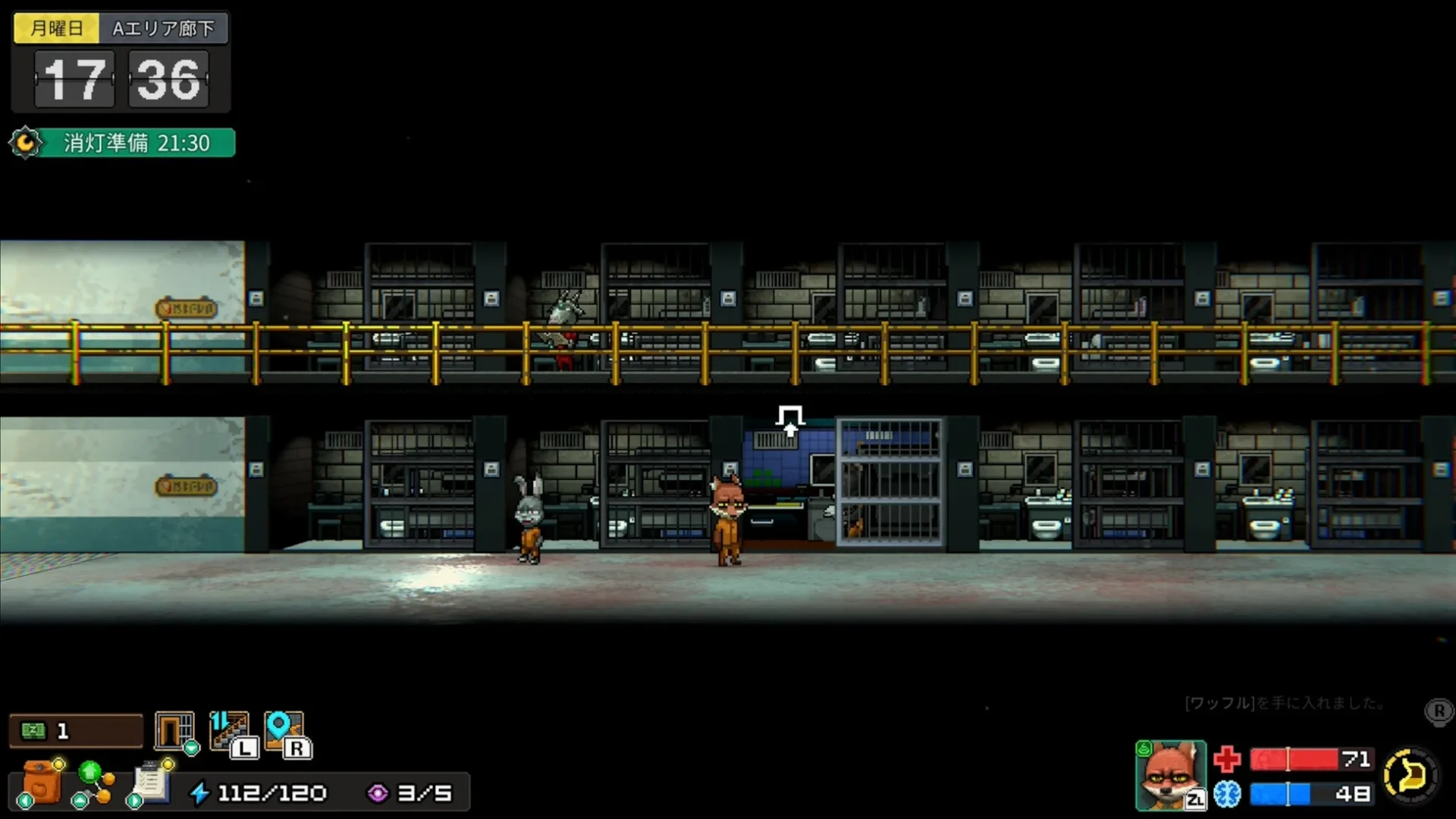1456x819 pixels.
Task: Select the lights-out preparation 21:30 schedule banner
Action: pyautogui.click(x=125, y=143)
